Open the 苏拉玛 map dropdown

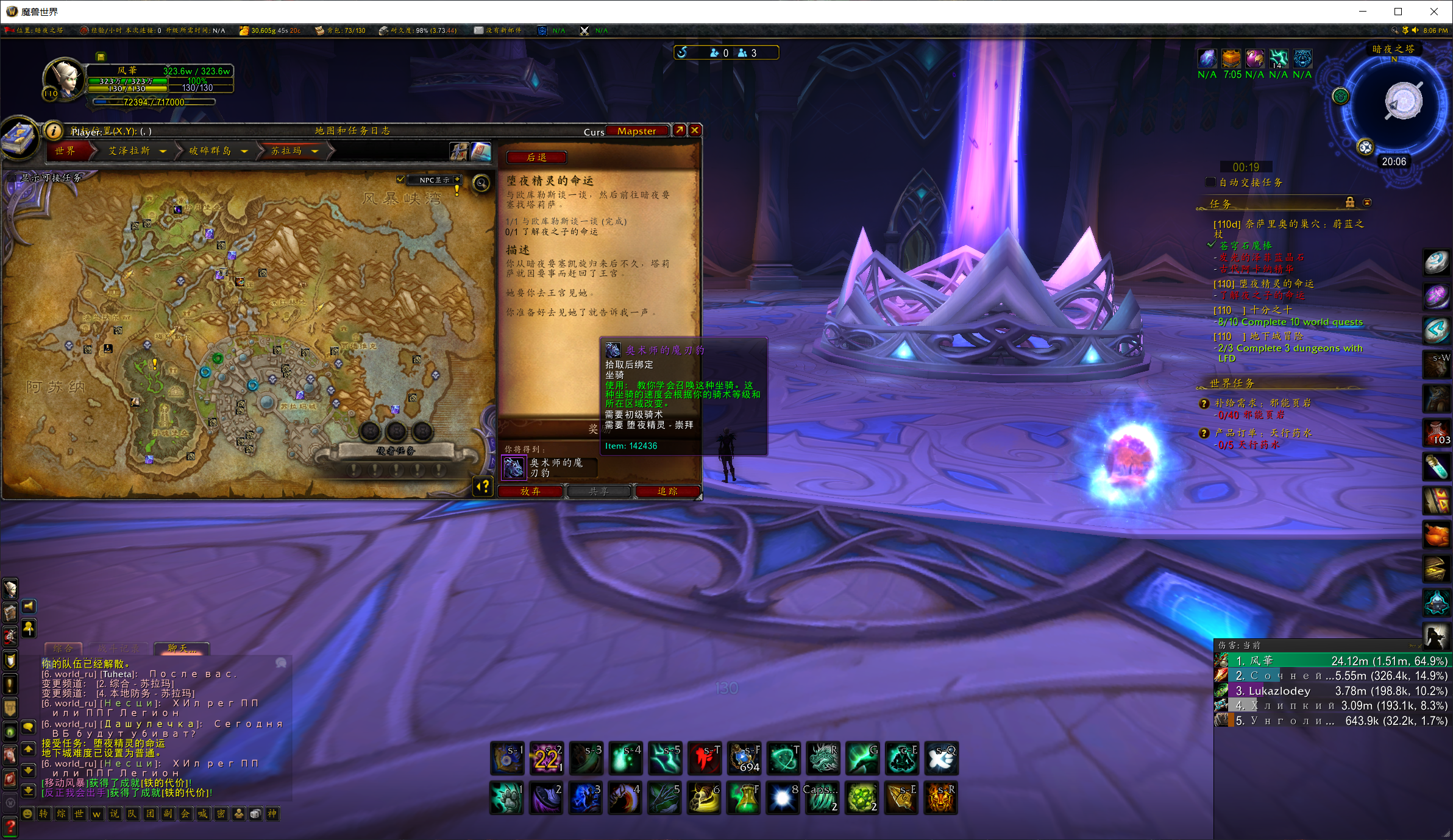click(x=315, y=151)
